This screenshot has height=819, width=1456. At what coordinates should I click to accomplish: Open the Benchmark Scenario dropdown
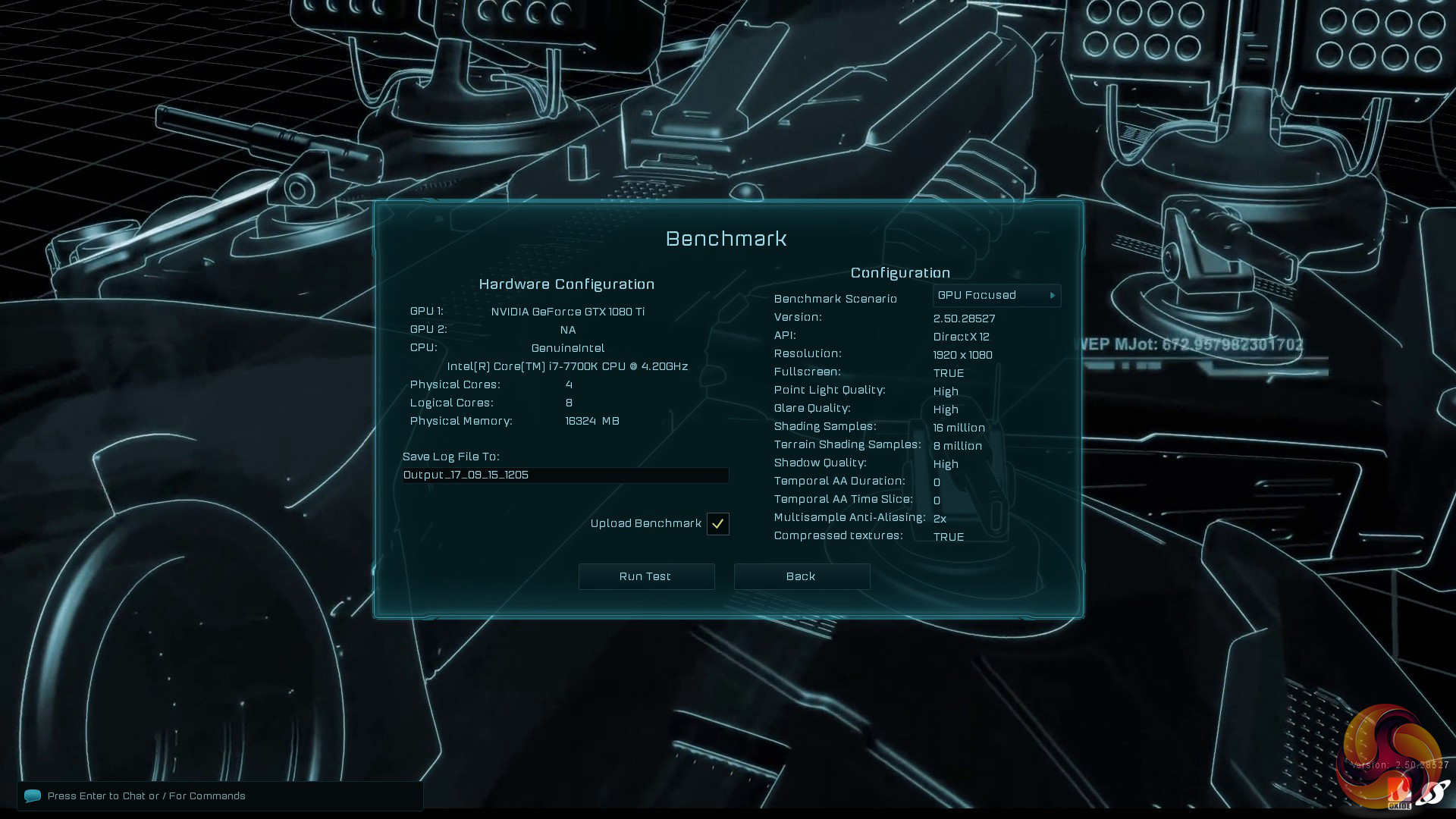pyautogui.click(x=996, y=296)
